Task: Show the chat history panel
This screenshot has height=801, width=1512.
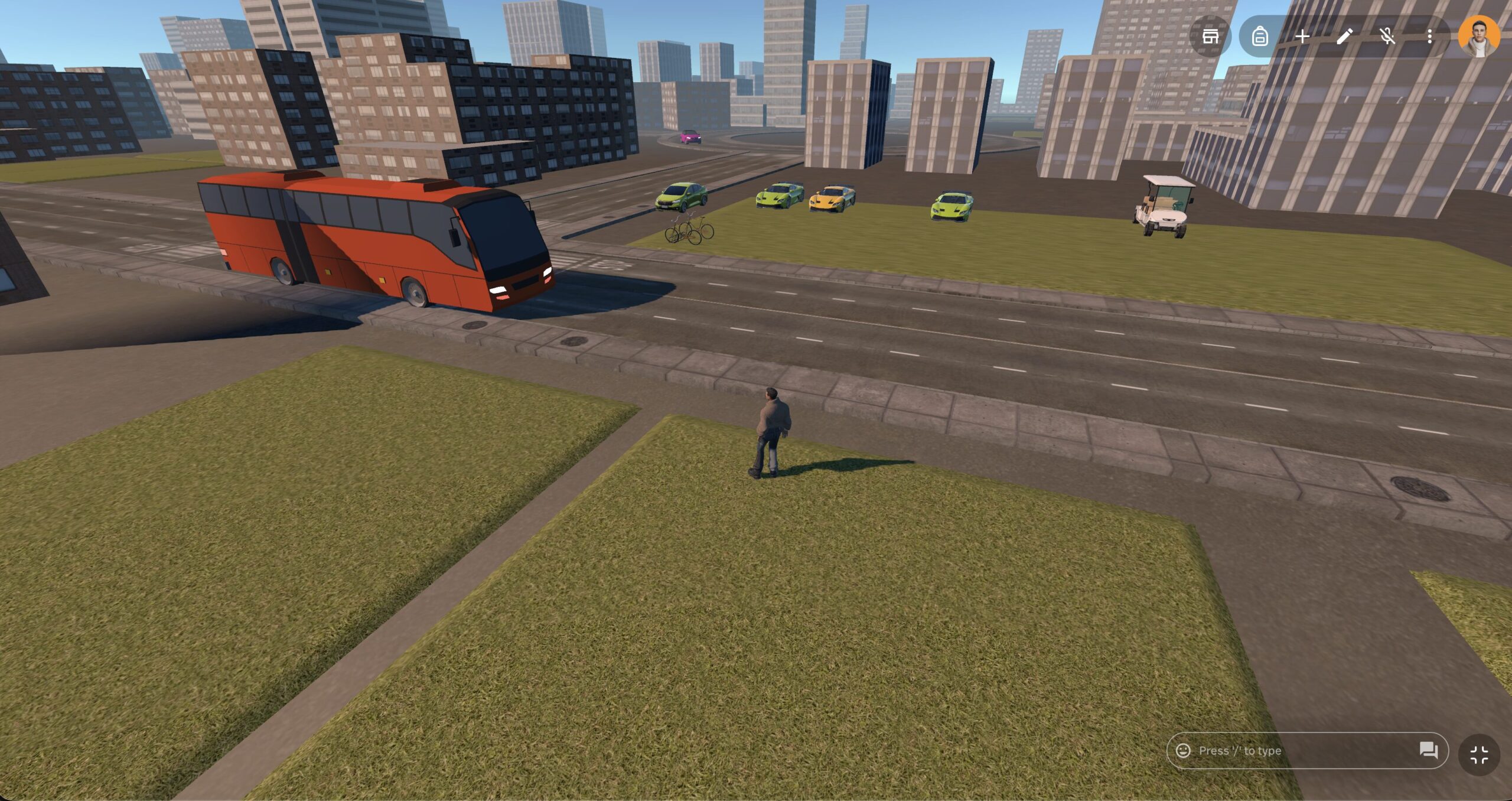Action: point(1428,750)
